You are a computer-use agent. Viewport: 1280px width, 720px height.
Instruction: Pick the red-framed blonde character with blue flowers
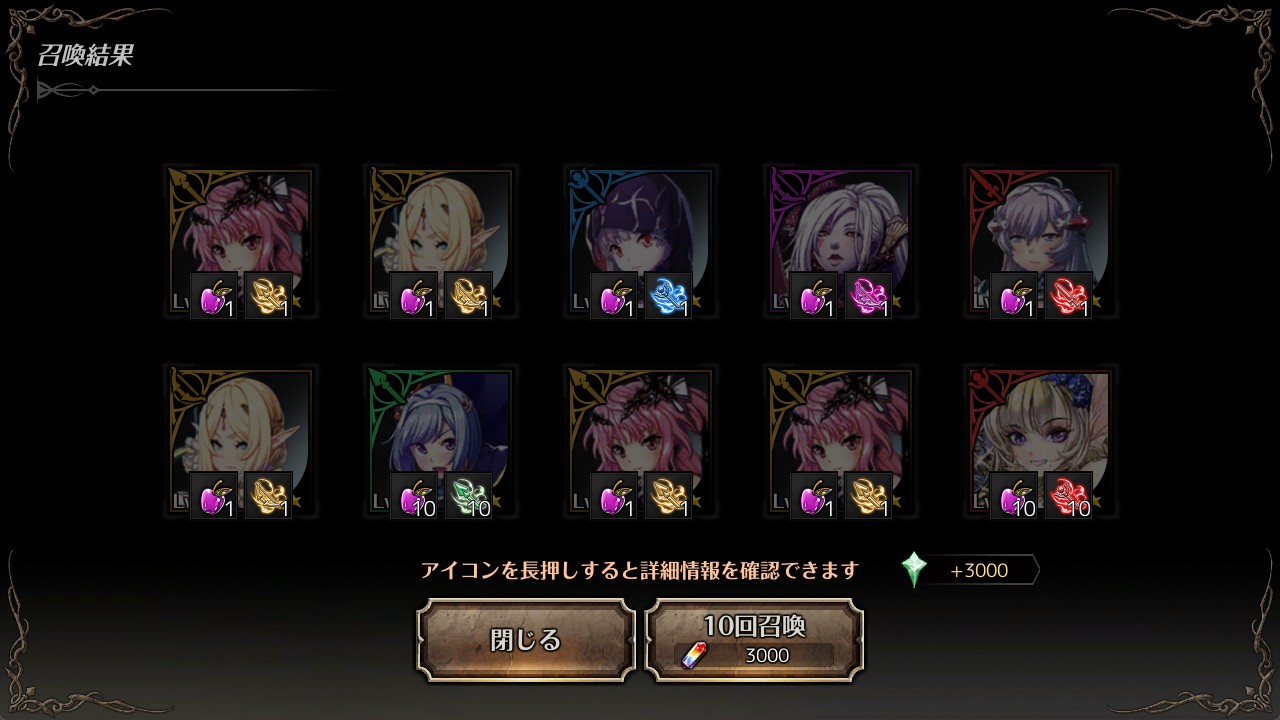point(1040,441)
